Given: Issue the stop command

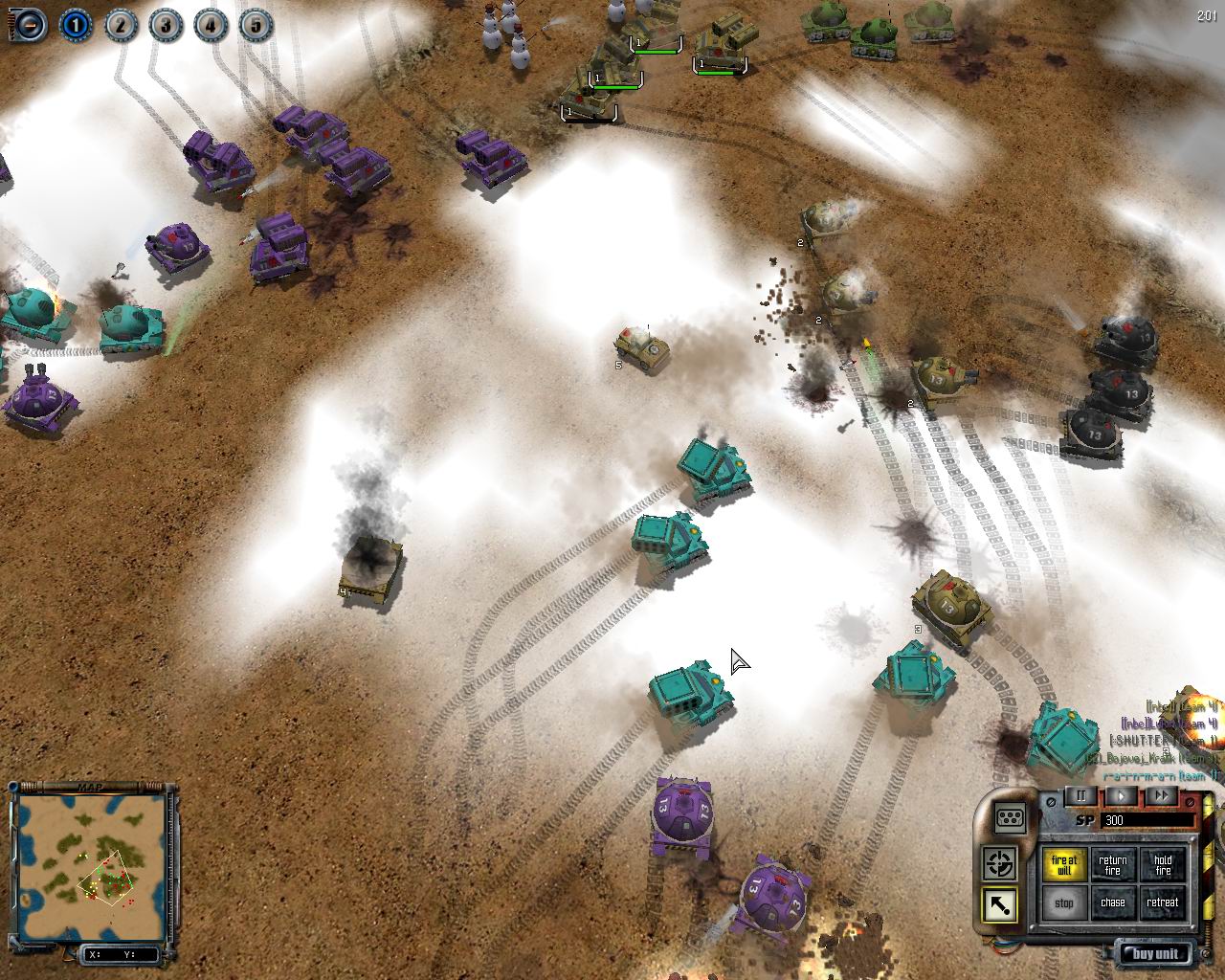Looking at the screenshot, I should click(x=1063, y=902).
